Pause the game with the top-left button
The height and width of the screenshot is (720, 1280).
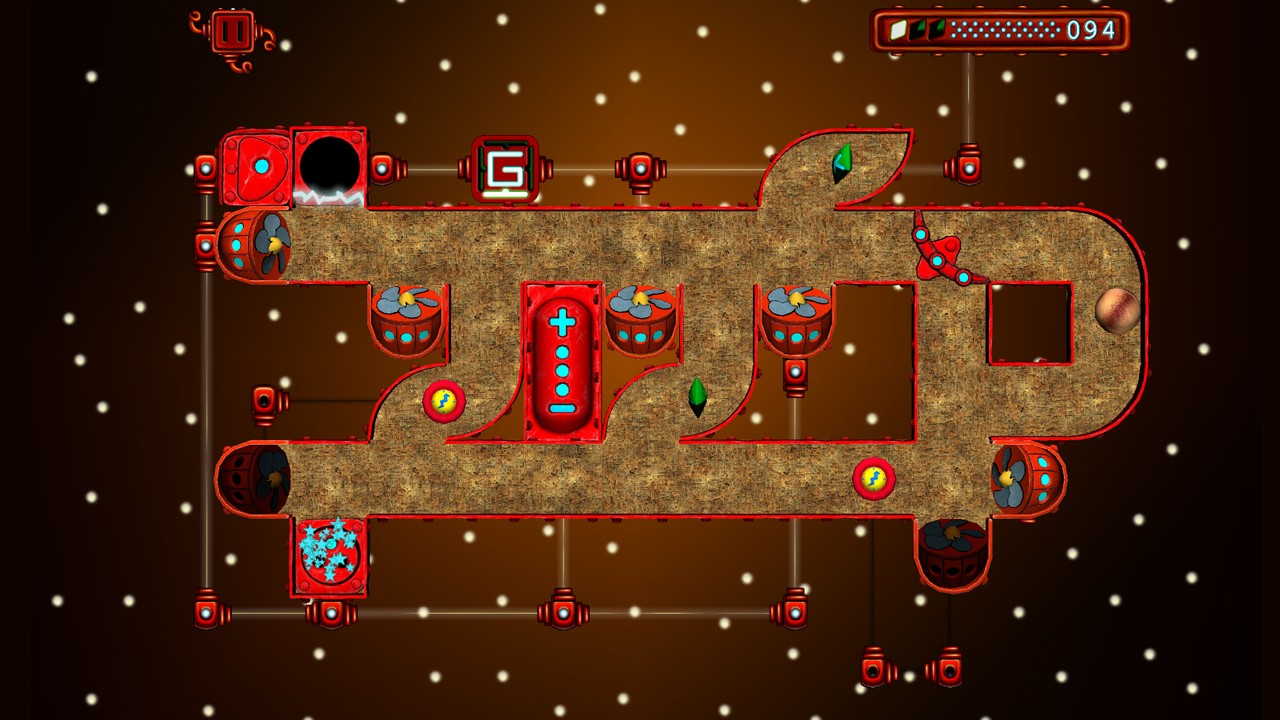(x=232, y=32)
